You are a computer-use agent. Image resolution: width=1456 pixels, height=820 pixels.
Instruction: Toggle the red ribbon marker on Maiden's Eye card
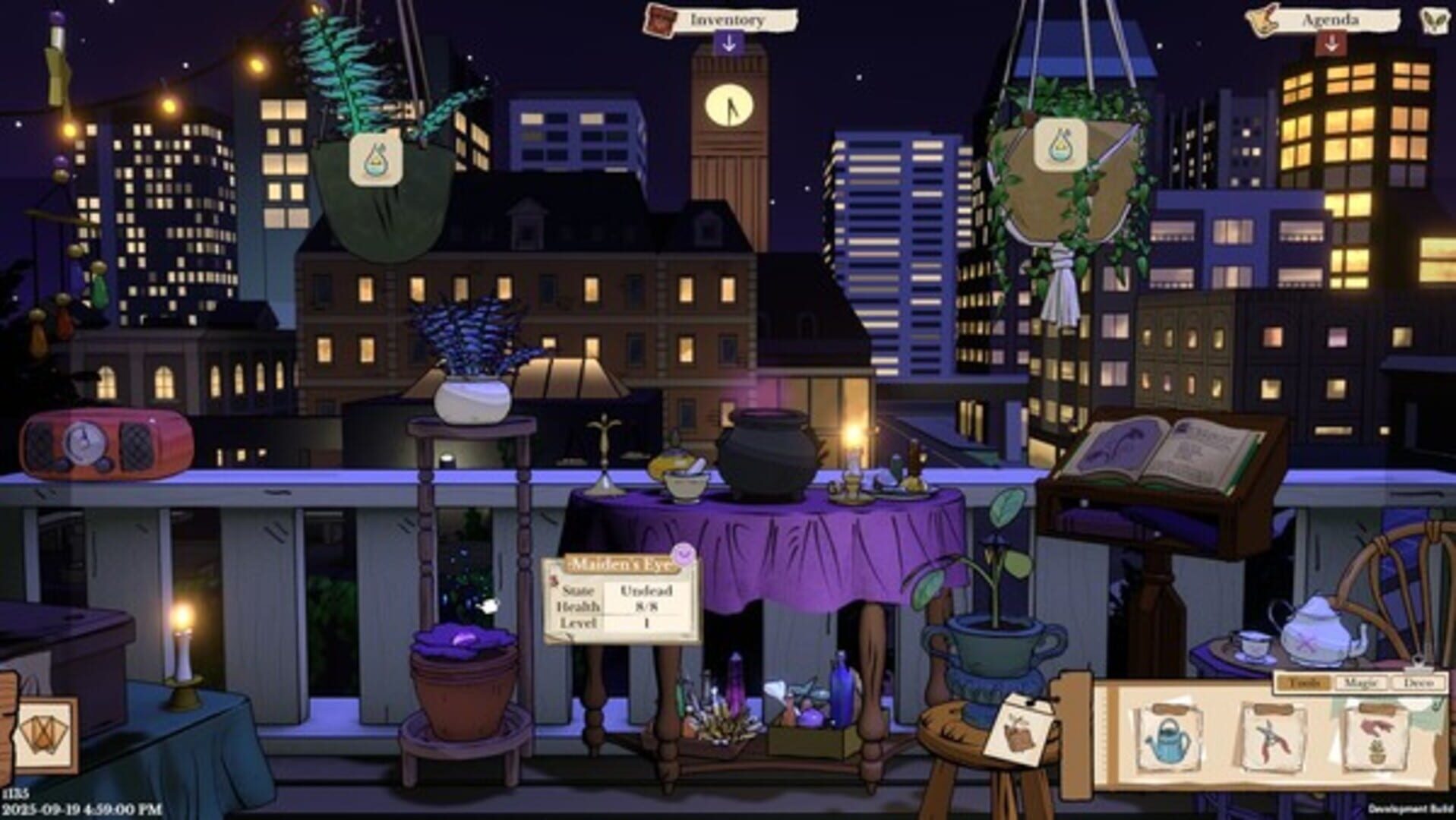point(553,579)
